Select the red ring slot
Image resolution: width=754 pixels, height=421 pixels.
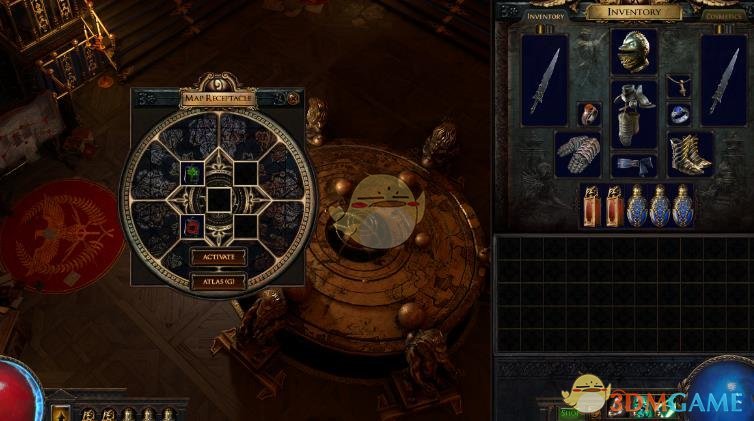[x=590, y=114]
